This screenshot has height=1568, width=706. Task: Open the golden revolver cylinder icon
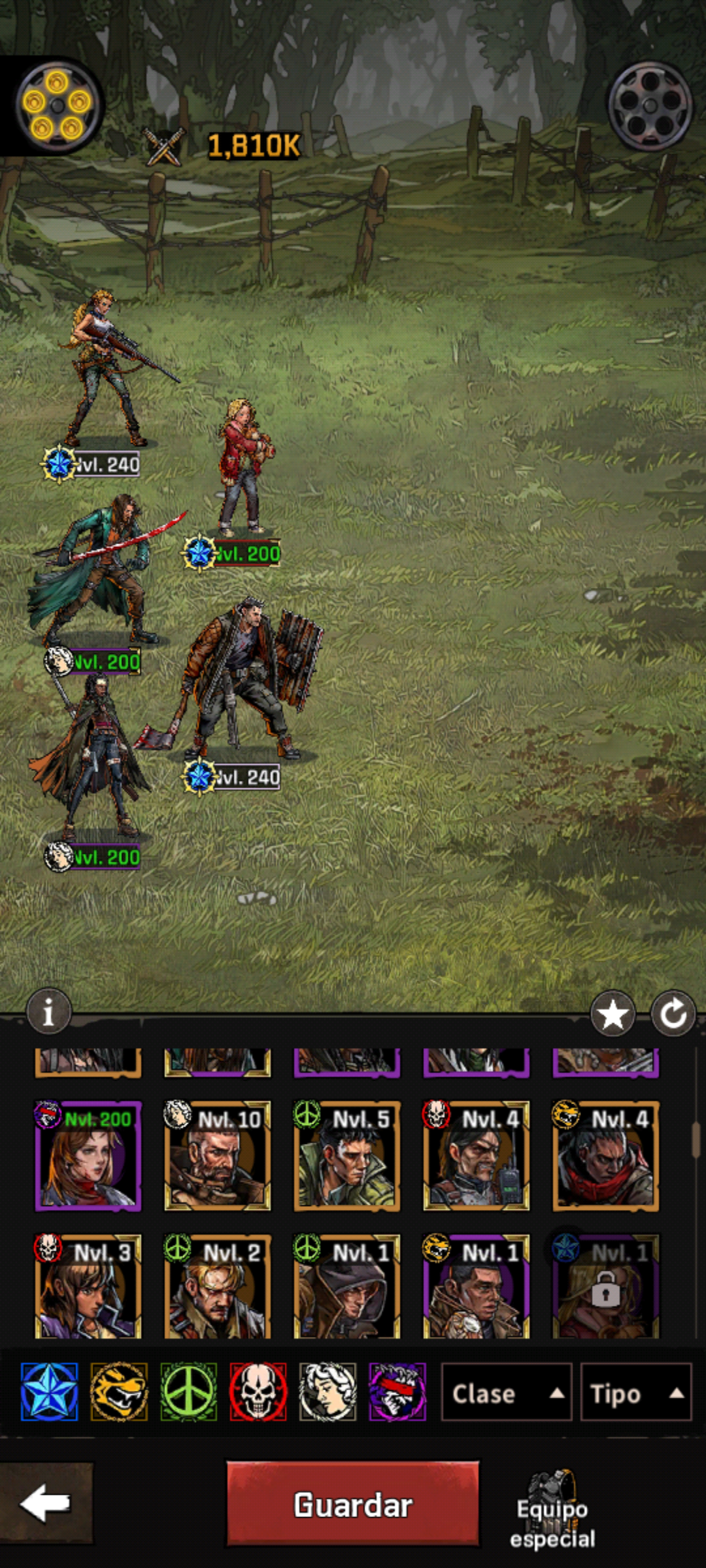coord(57,105)
